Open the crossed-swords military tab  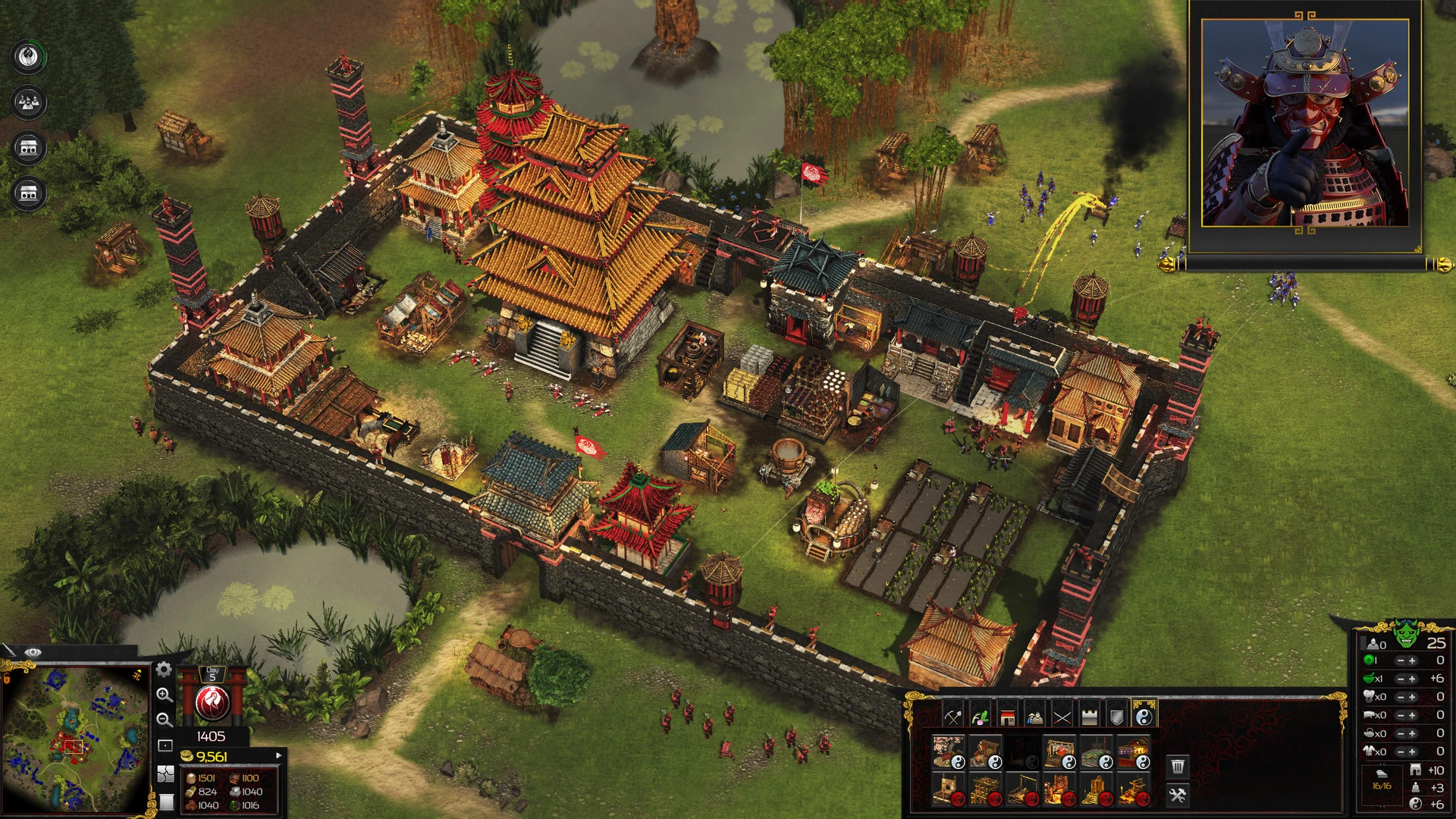[1062, 718]
